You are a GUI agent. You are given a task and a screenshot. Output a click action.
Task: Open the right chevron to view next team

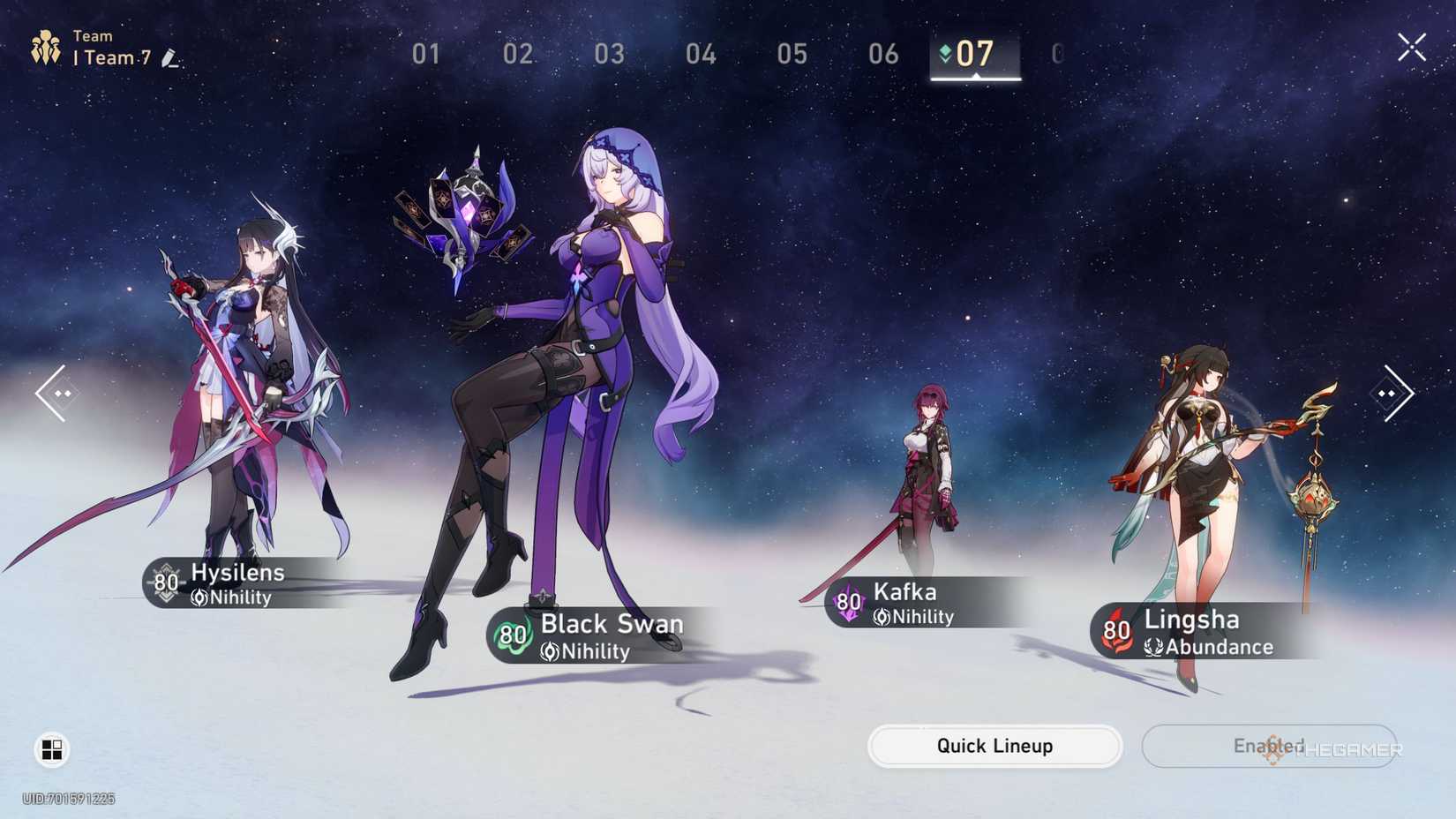[1393, 391]
